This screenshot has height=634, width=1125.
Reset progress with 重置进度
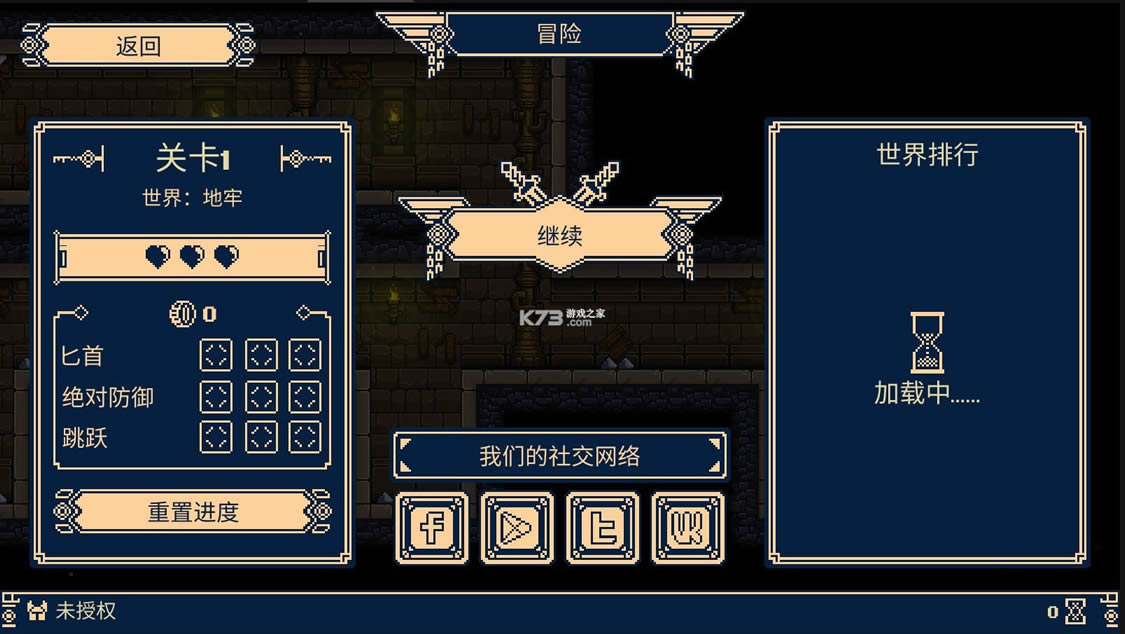click(193, 512)
